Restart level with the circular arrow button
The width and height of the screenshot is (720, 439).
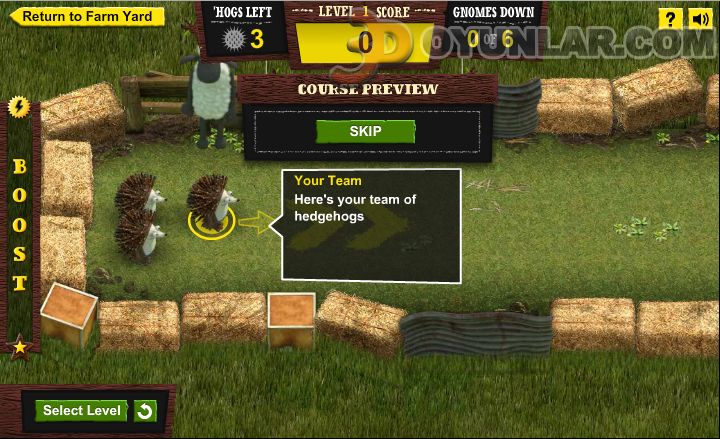pos(145,411)
